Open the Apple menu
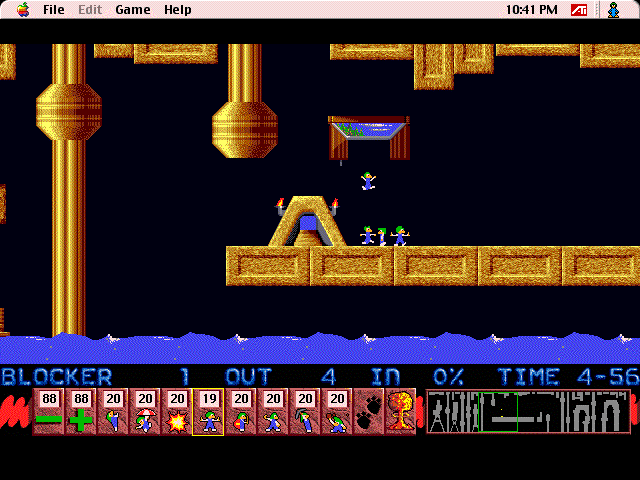The height and width of the screenshot is (480, 640). point(22,10)
